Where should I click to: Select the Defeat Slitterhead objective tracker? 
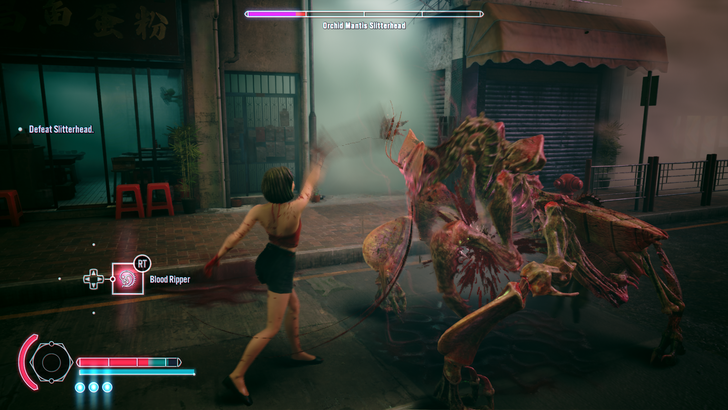pyautogui.click(x=60, y=129)
